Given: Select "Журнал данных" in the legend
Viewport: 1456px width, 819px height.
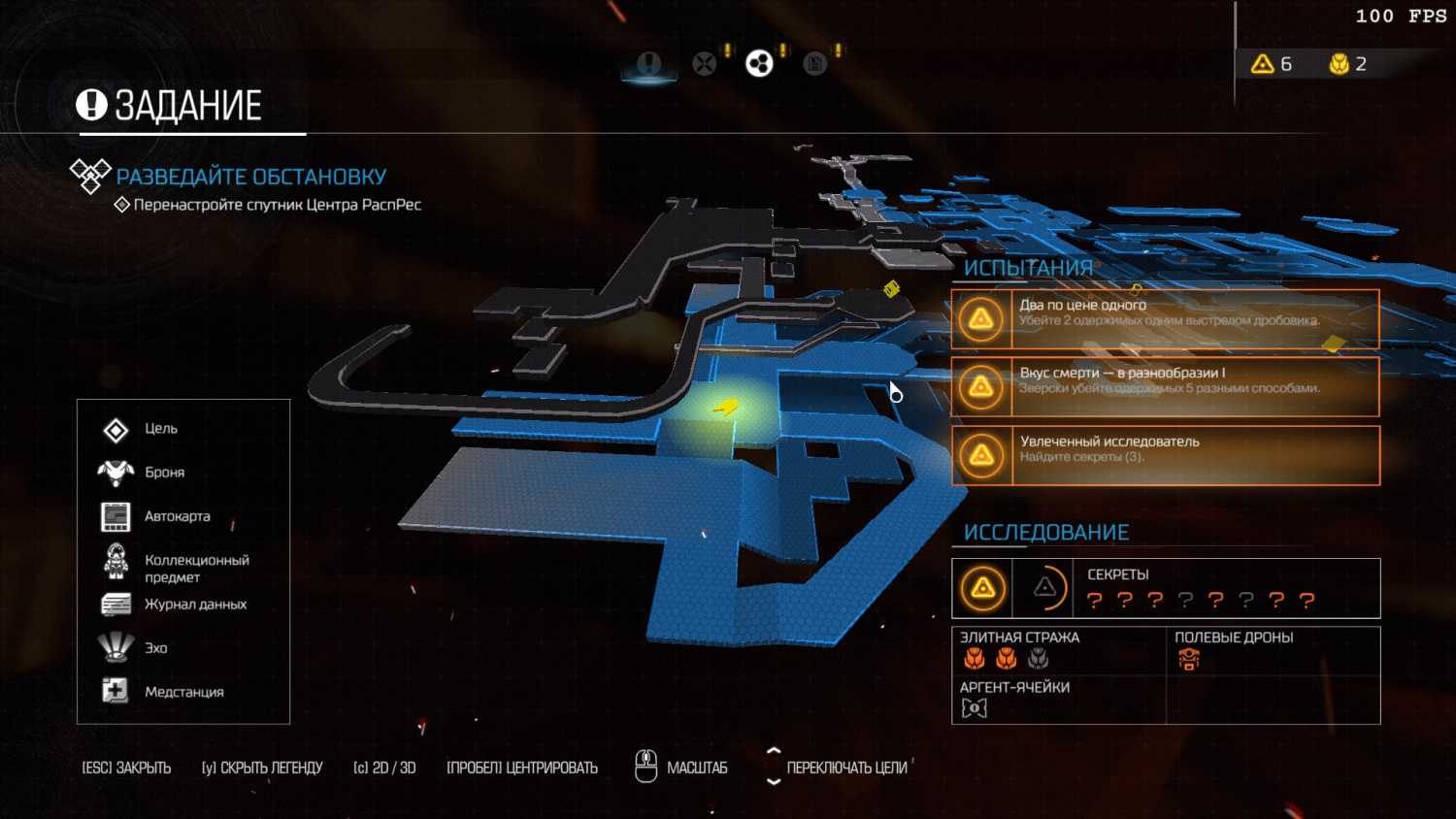Looking at the screenshot, I should pyautogui.click(x=195, y=605).
